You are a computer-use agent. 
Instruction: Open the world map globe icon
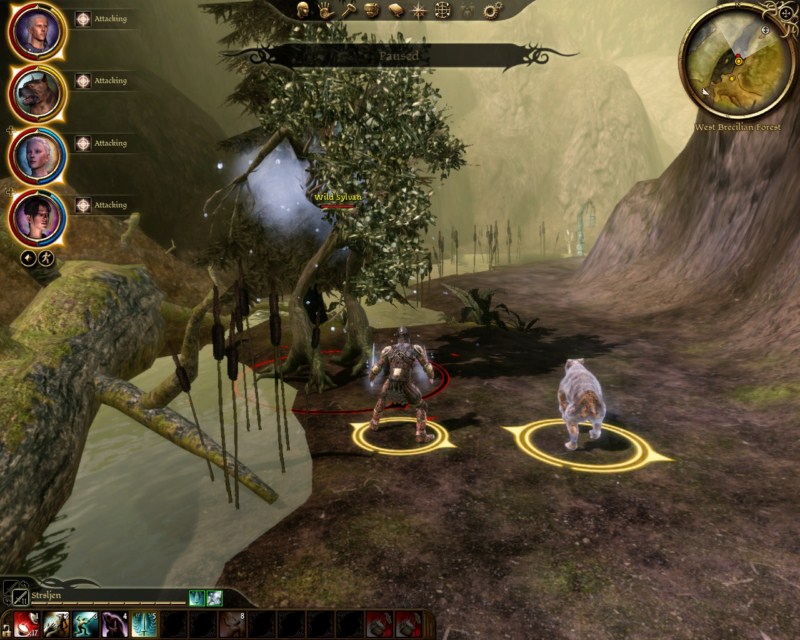(443, 10)
